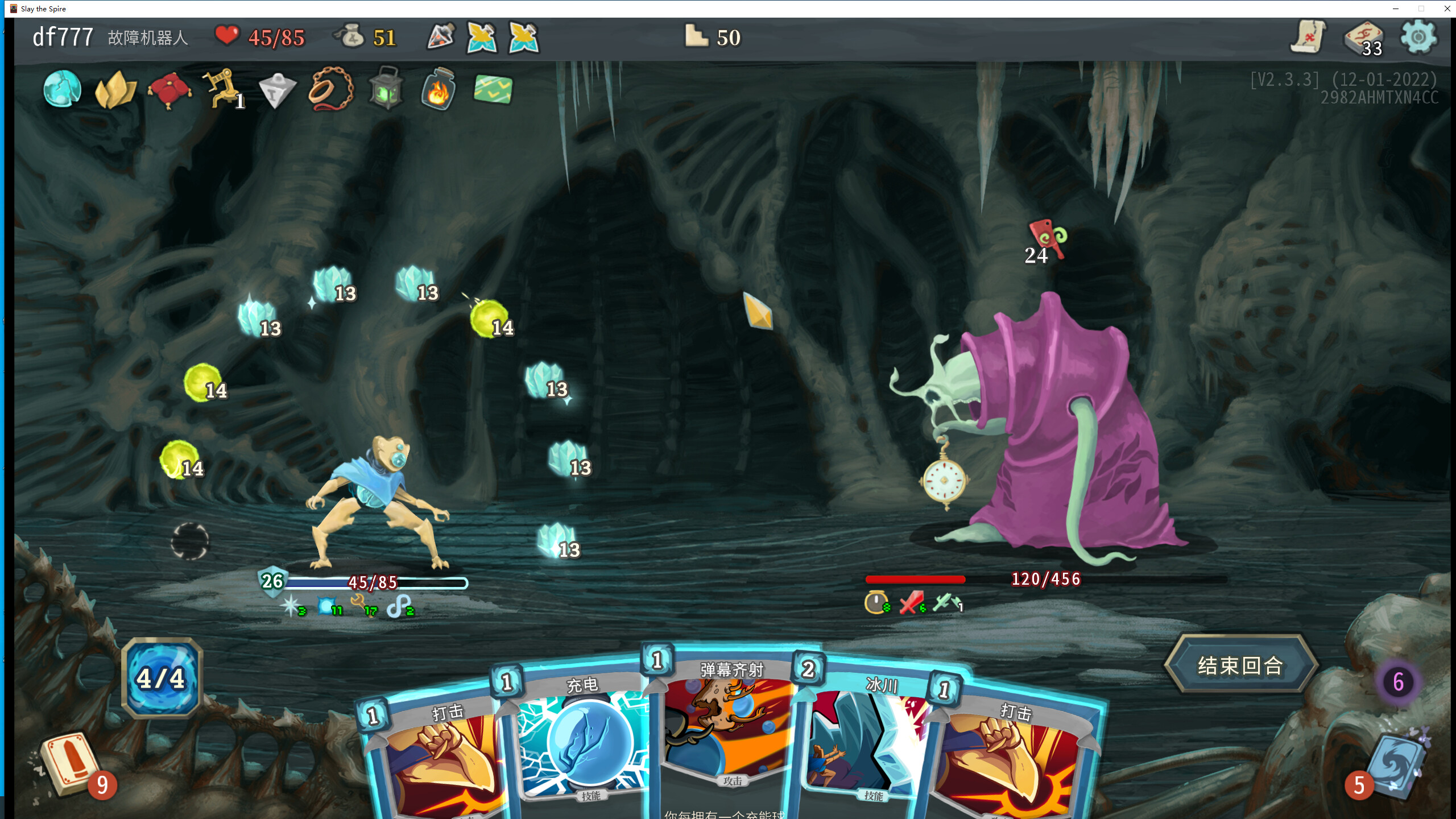
Task: Inspect the green lantern relic
Action: point(386,89)
